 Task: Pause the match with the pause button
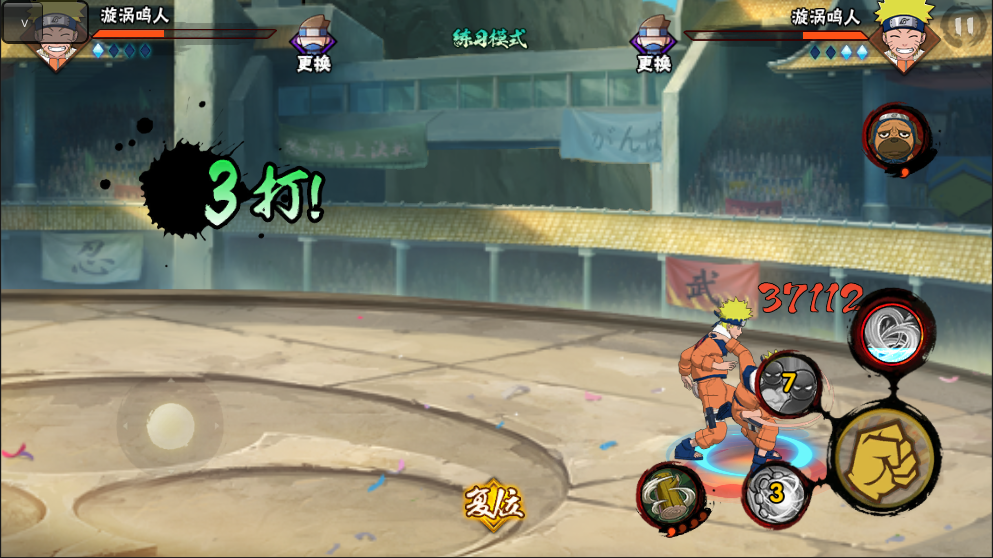(963, 27)
